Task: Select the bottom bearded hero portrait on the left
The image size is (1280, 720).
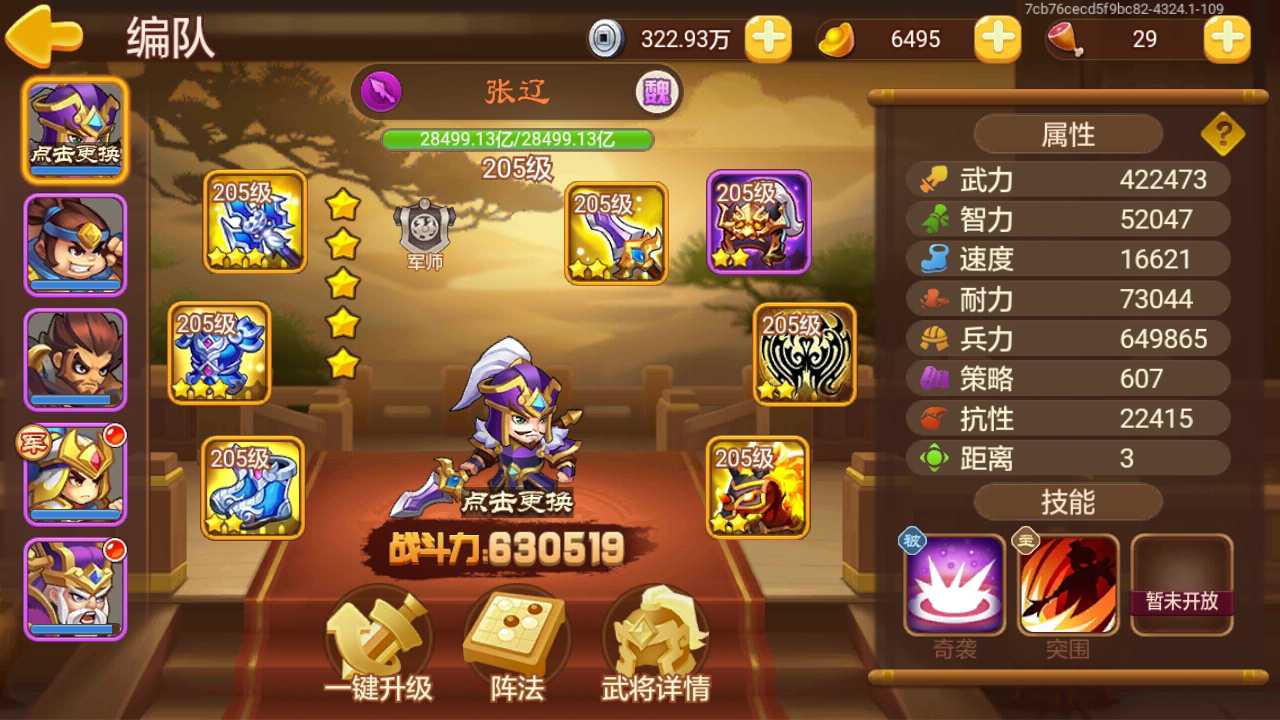Action: [75, 590]
